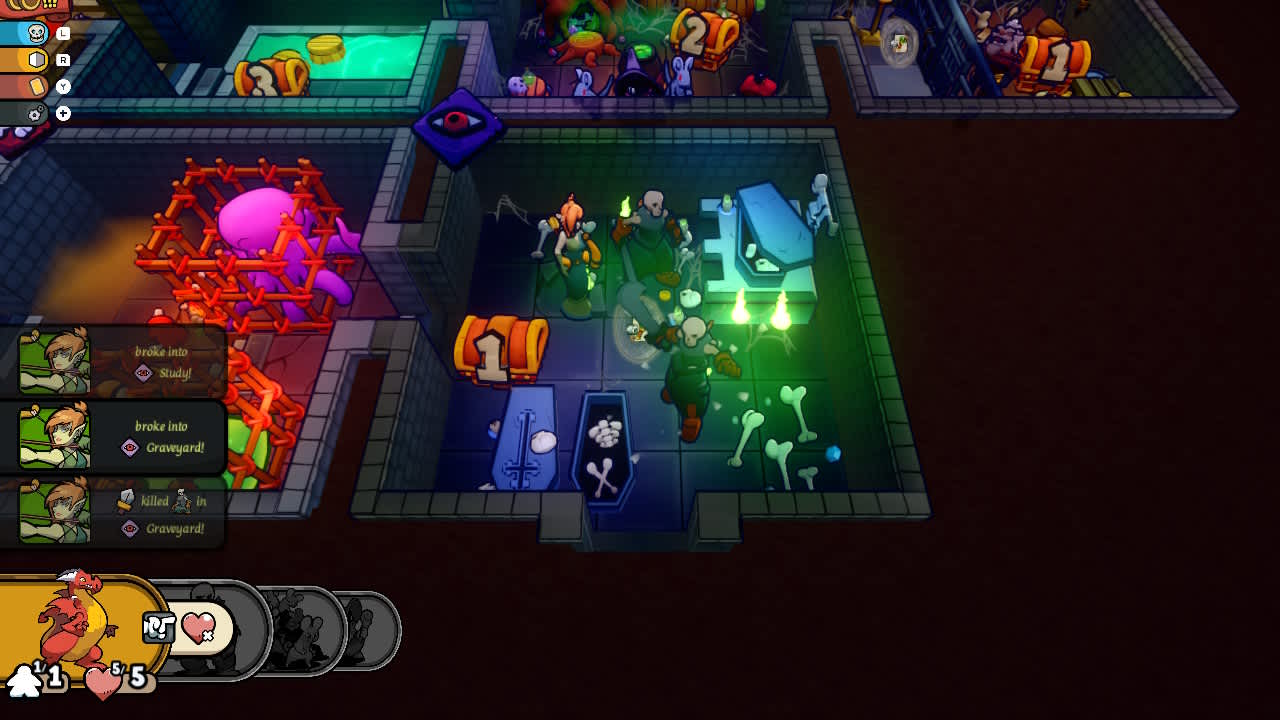Switch to the treasure tab marked Y
The image size is (1280, 720).
coord(62,86)
